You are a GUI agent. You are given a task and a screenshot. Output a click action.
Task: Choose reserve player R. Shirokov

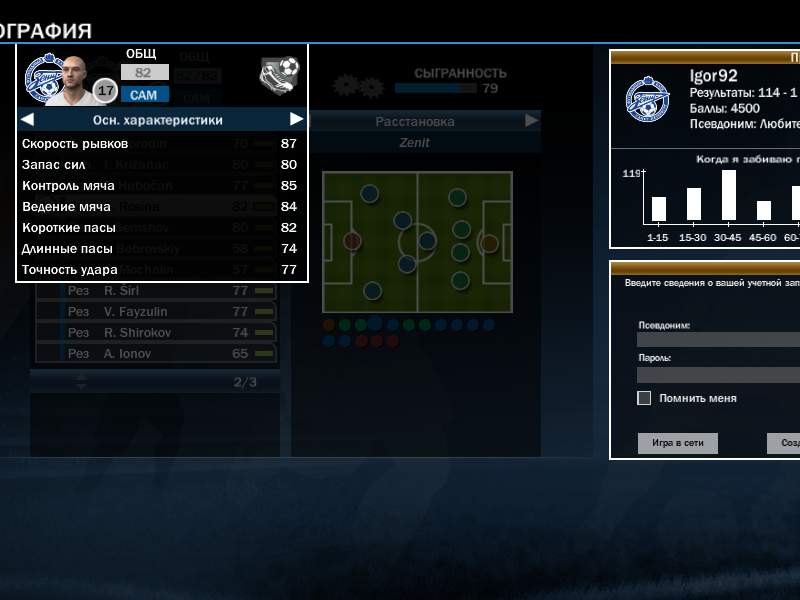pos(155,333)
